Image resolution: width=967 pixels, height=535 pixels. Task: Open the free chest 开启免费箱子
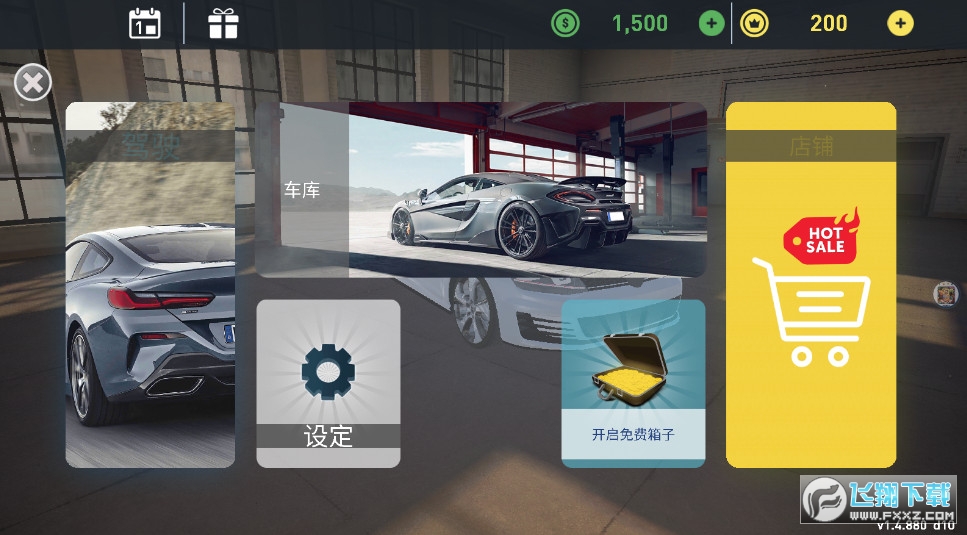click(633, 383)
